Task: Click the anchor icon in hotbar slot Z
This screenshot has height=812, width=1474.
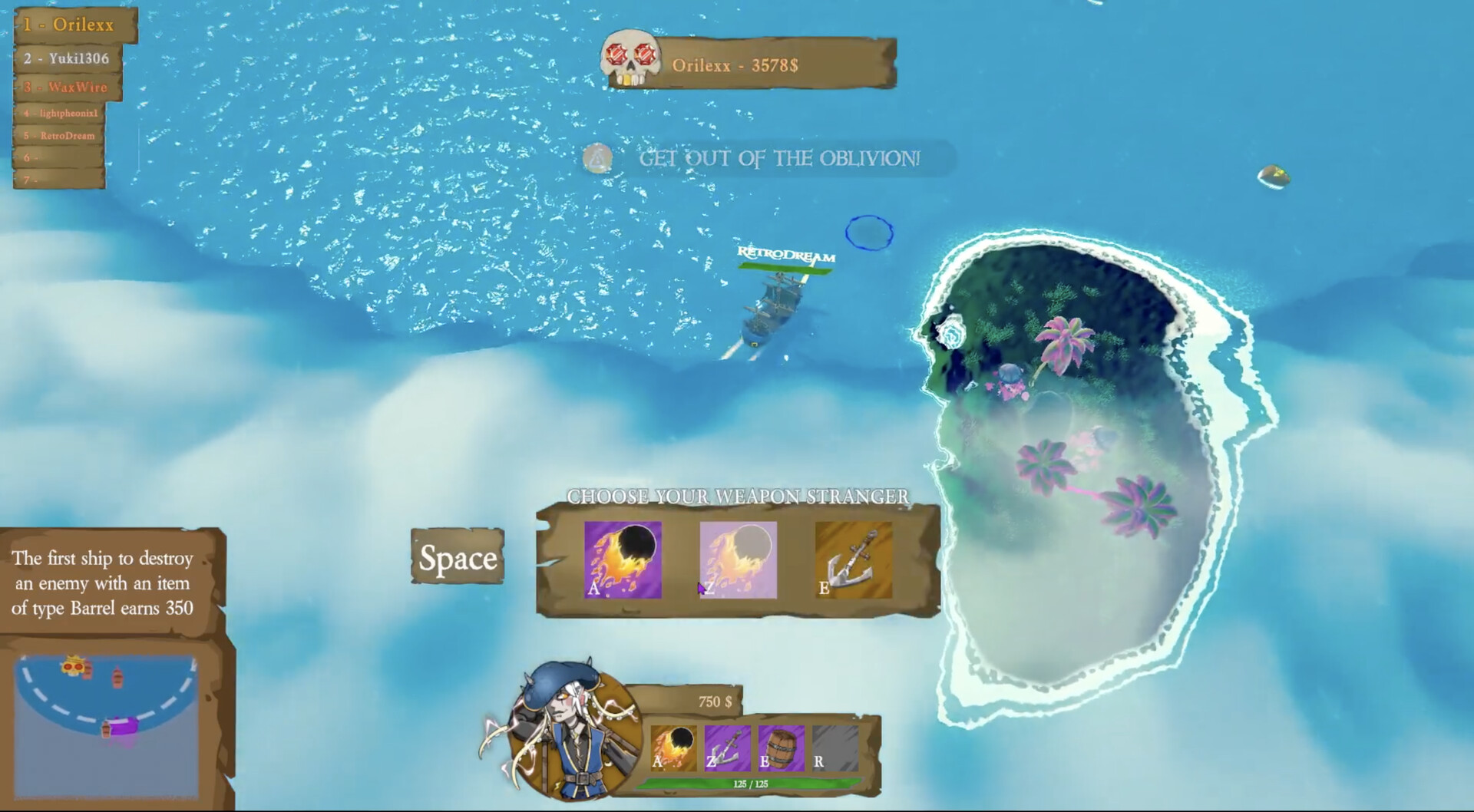Action: (727, 750)
